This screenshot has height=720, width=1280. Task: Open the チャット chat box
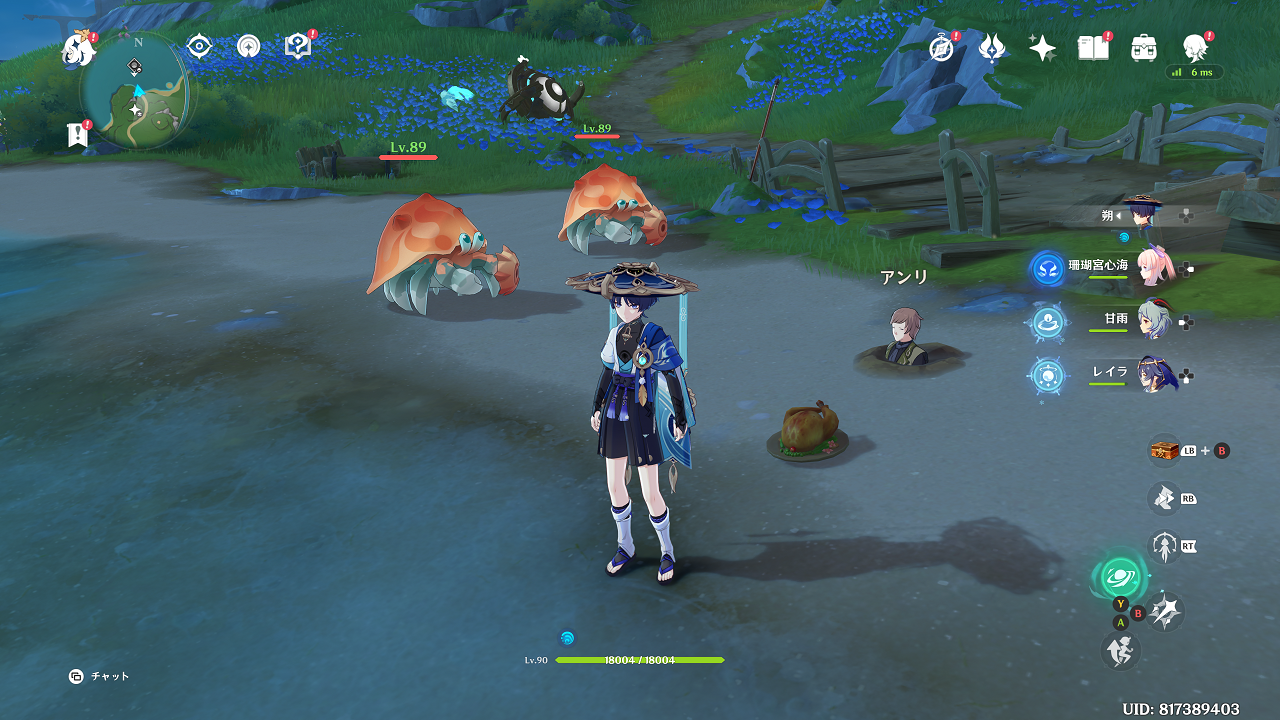click(100, 677)
